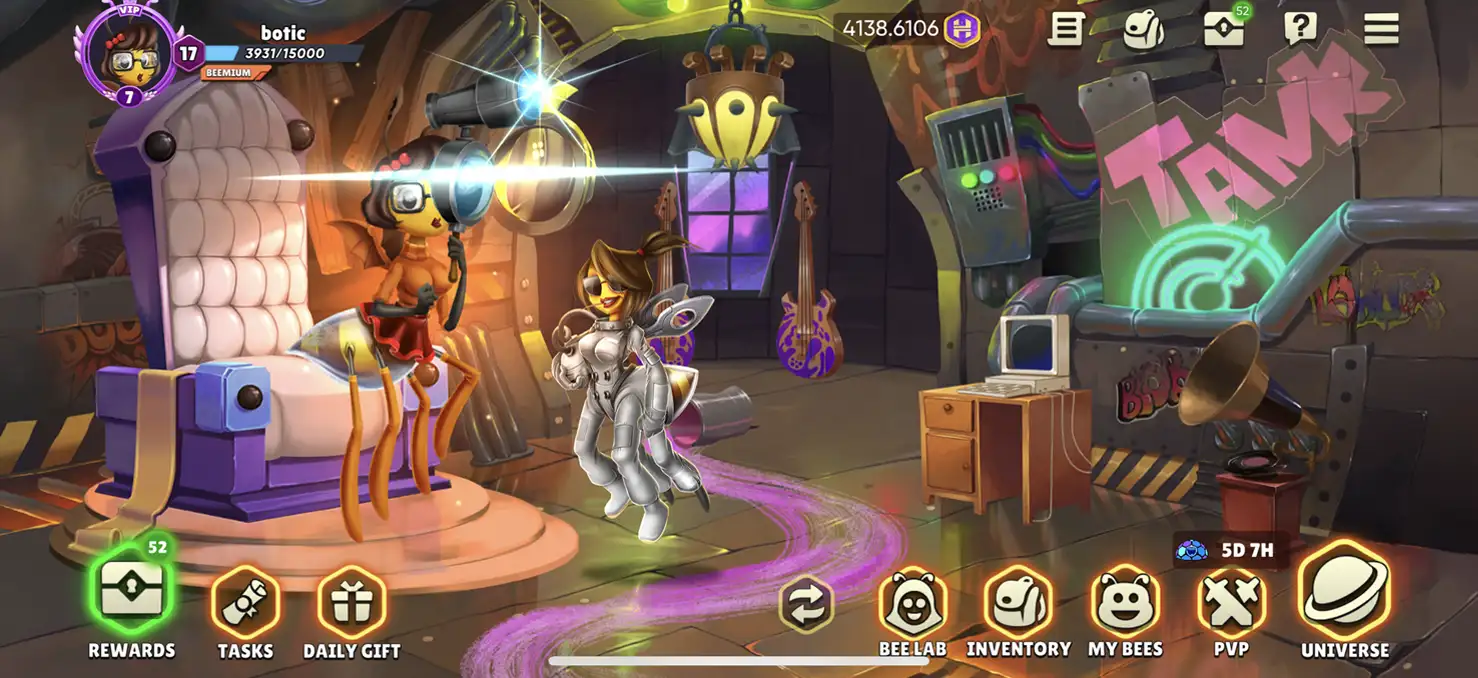Open the top-bar chest with 52 badge
This screenshot has height=678, width=1478.
click(1223, 29)
